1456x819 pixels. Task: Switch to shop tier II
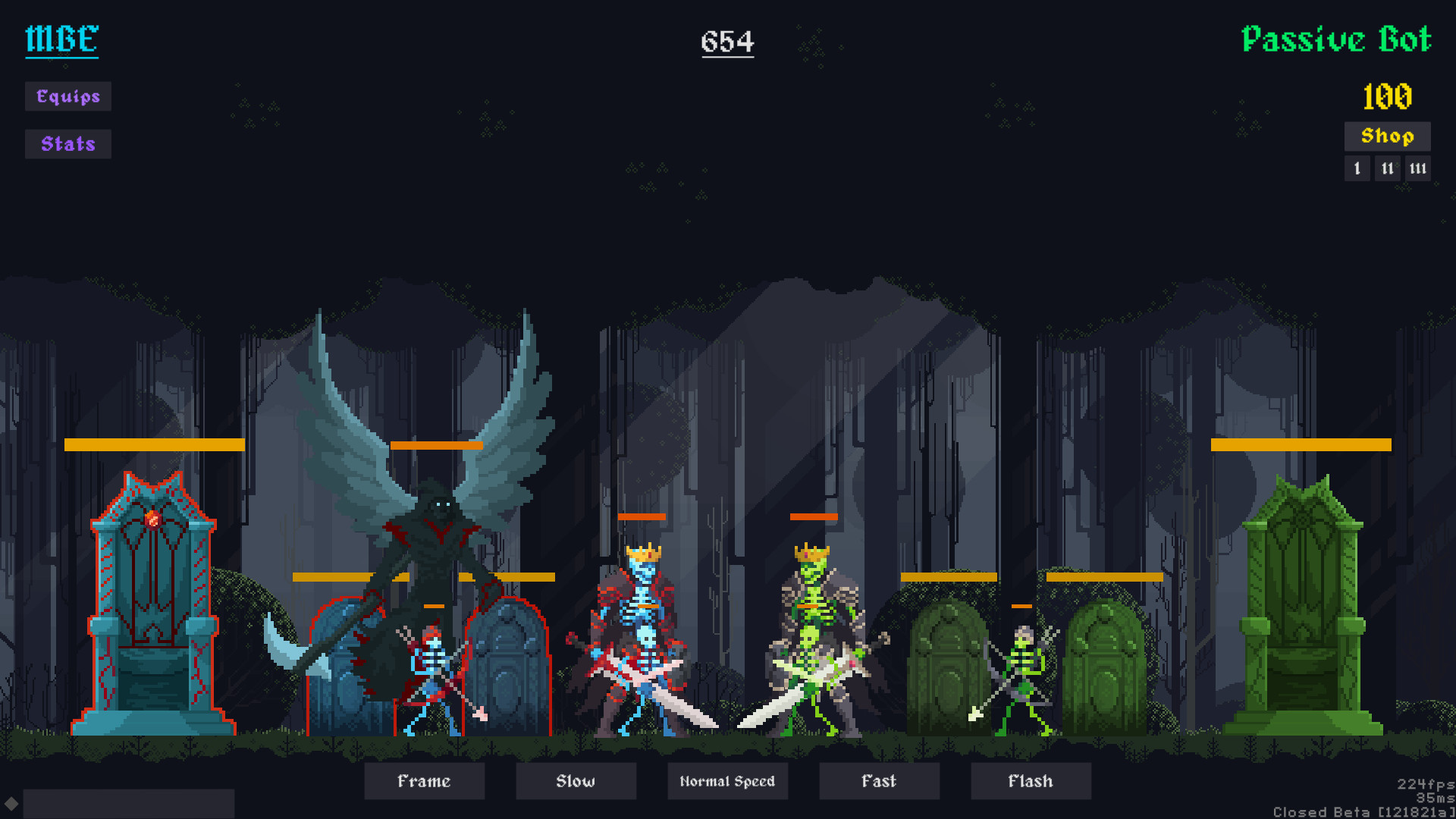(x=1387, y=168)
